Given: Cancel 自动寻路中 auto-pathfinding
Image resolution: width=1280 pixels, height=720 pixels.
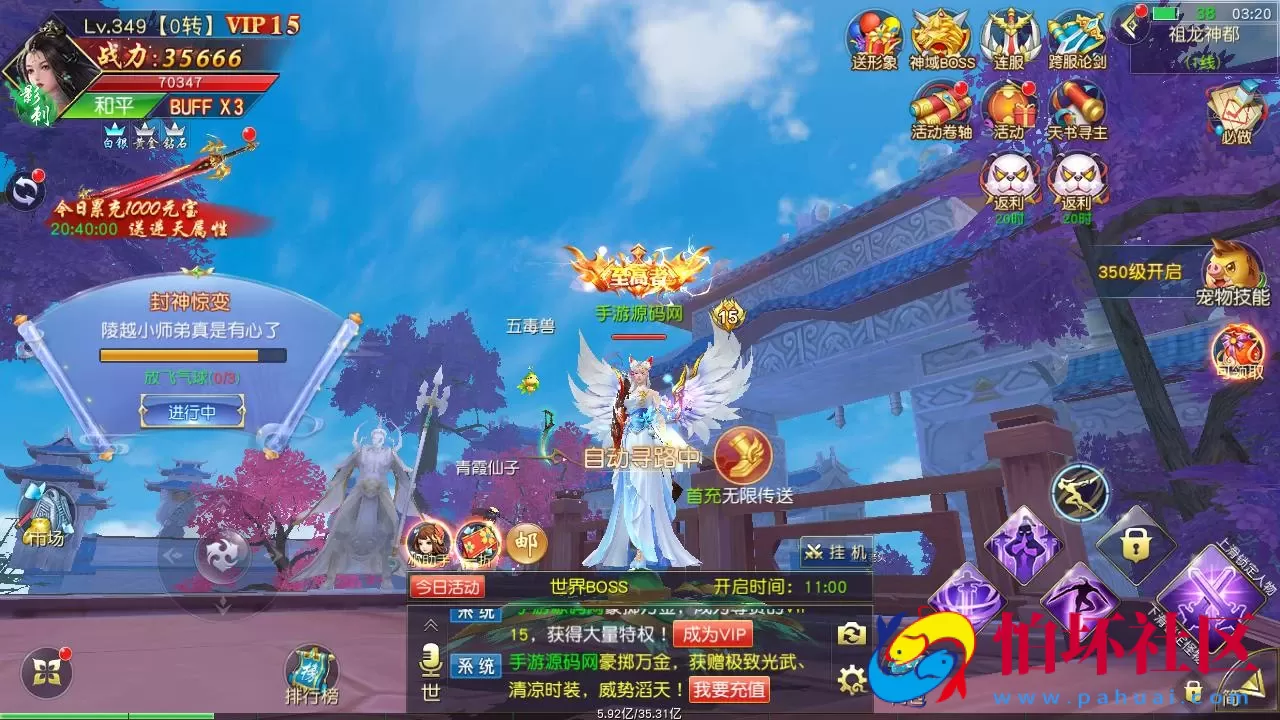Looking at the screenshot, I should [x=641, y=457].
